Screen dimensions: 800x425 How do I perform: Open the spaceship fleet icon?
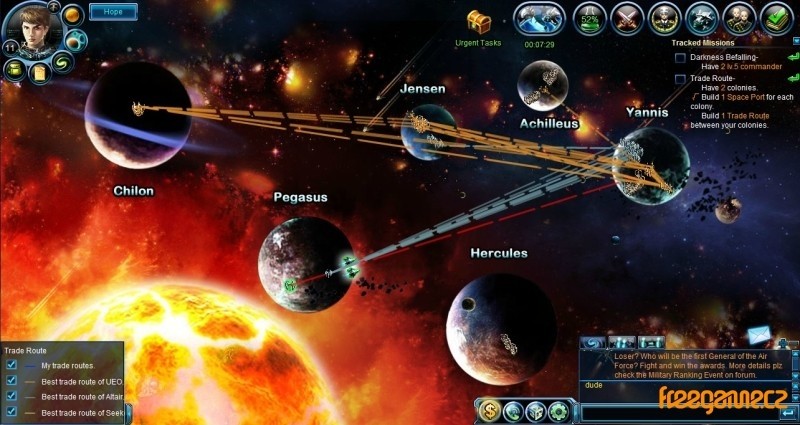point(702,18)
